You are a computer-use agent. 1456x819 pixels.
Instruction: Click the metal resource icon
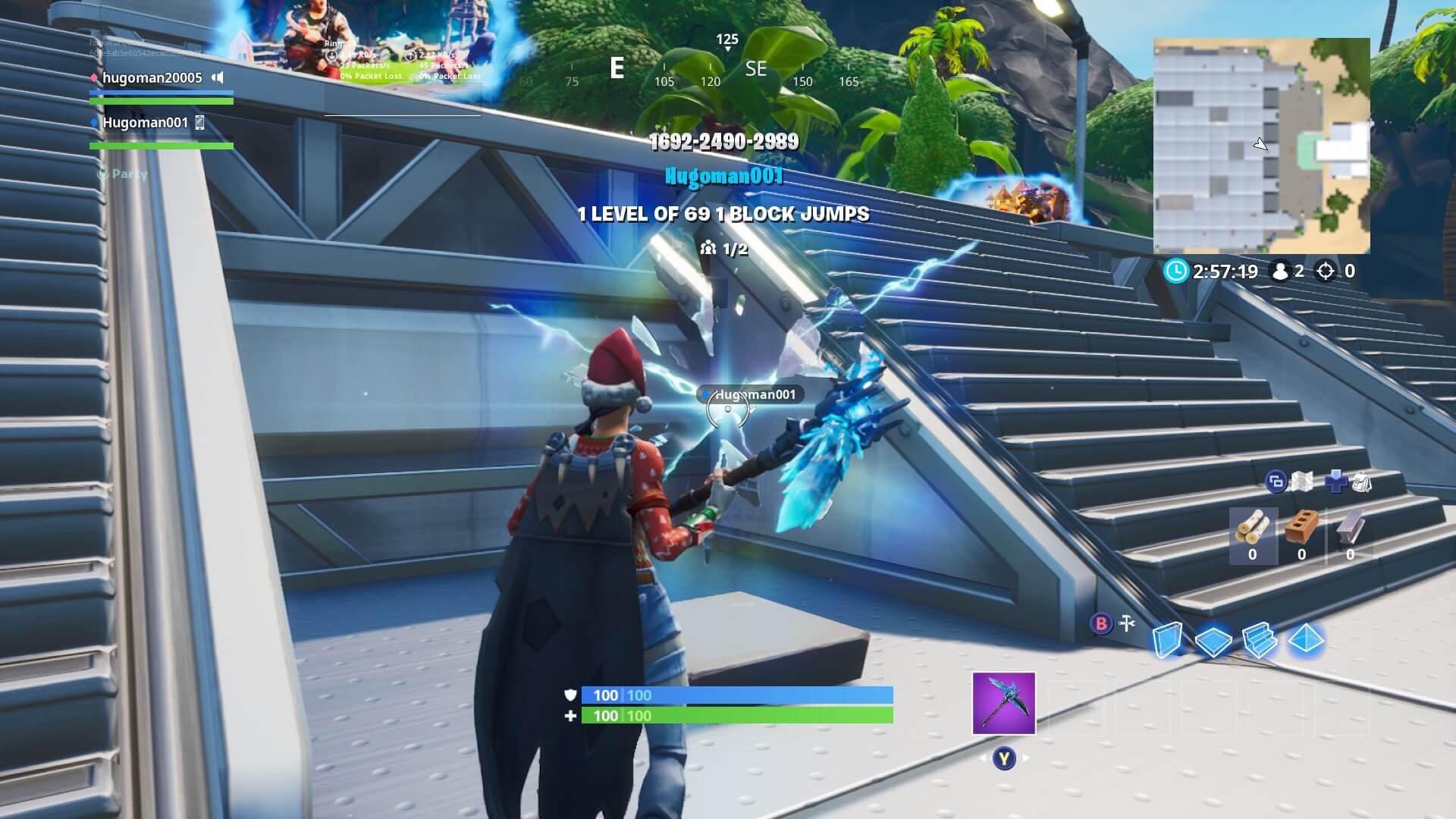click(x=1350, y=529)
